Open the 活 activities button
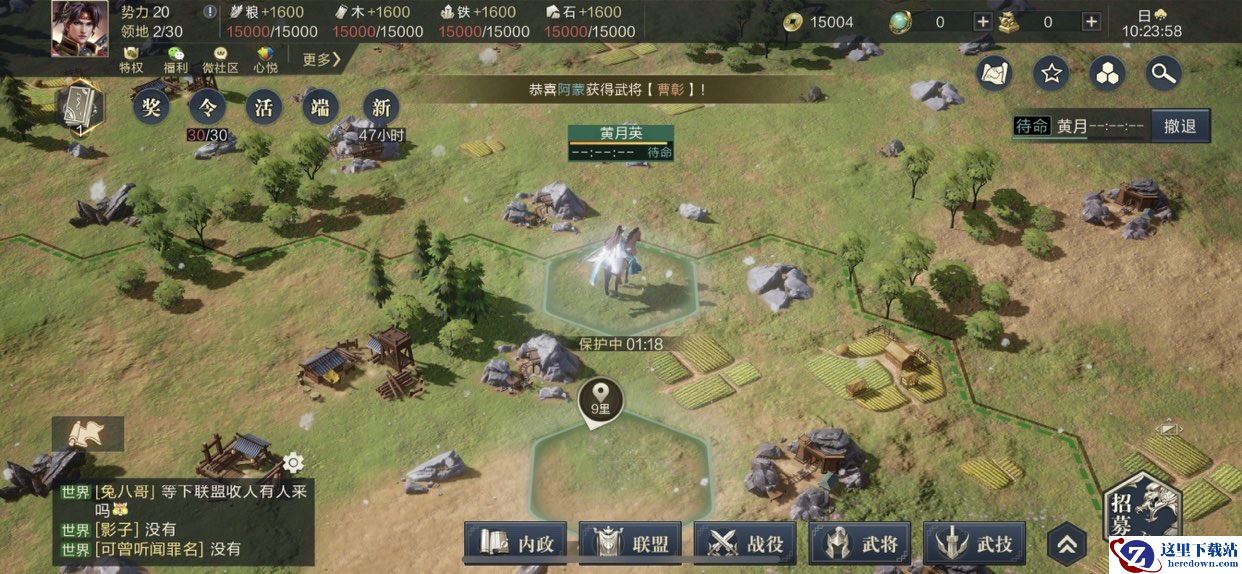 264,107
